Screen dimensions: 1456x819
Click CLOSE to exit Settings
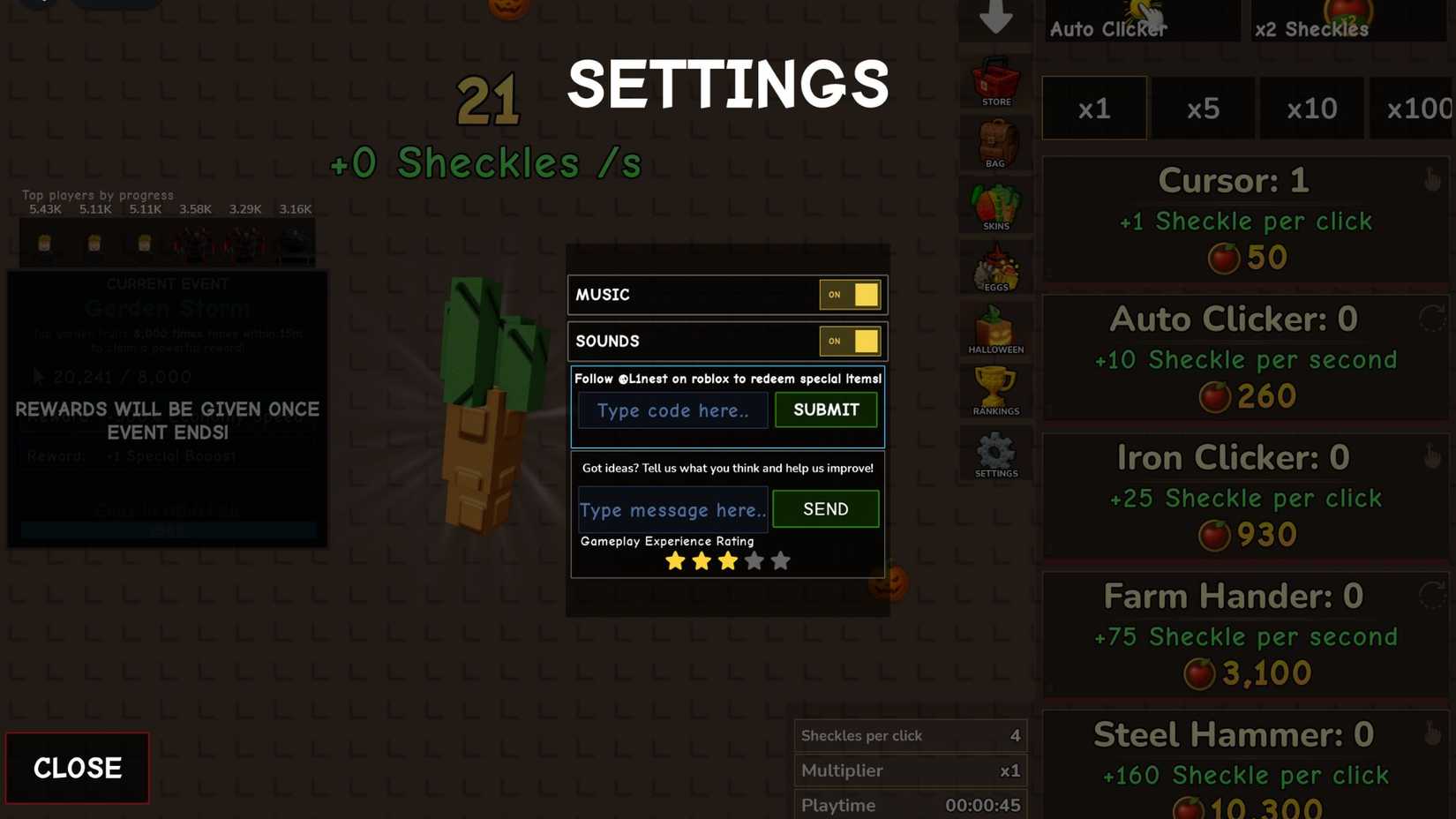pos(77,767)
